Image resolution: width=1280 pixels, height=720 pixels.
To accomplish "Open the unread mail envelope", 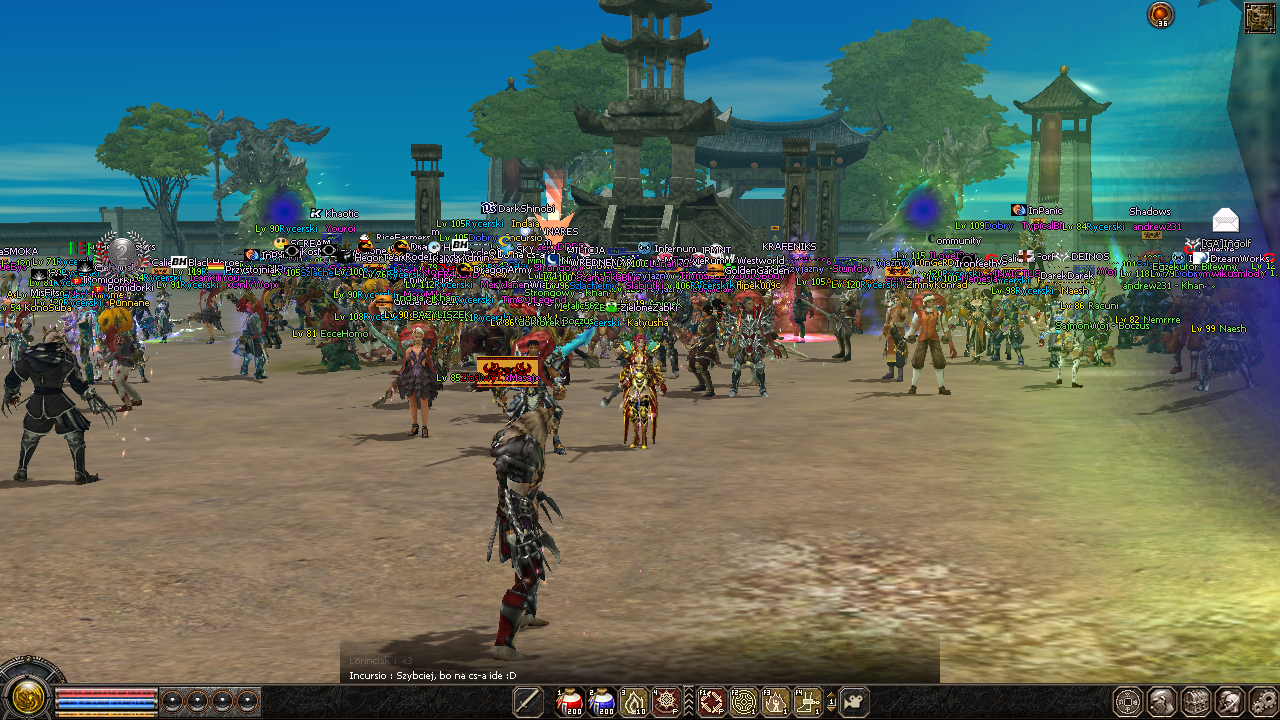I will point(1225,220).
